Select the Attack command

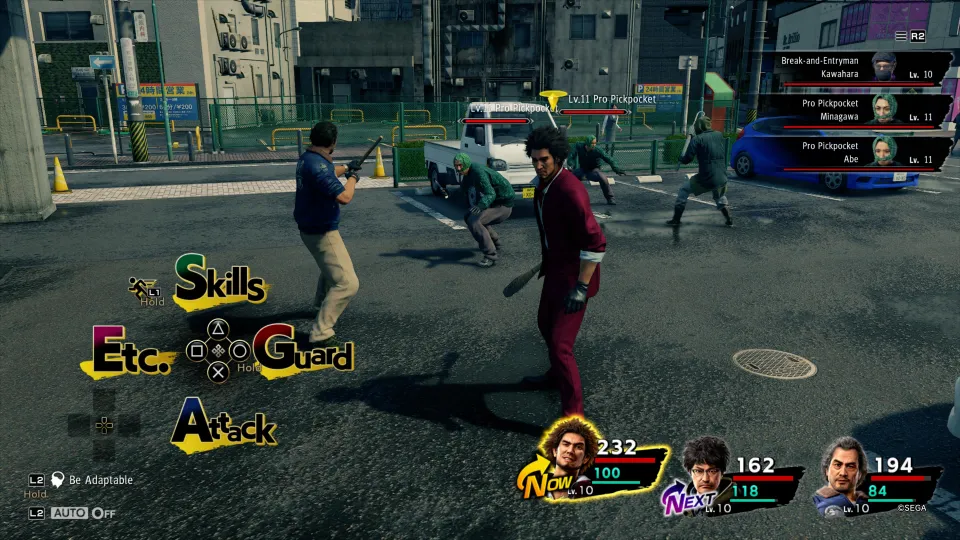pyautogui.click(x=224, y=426)
